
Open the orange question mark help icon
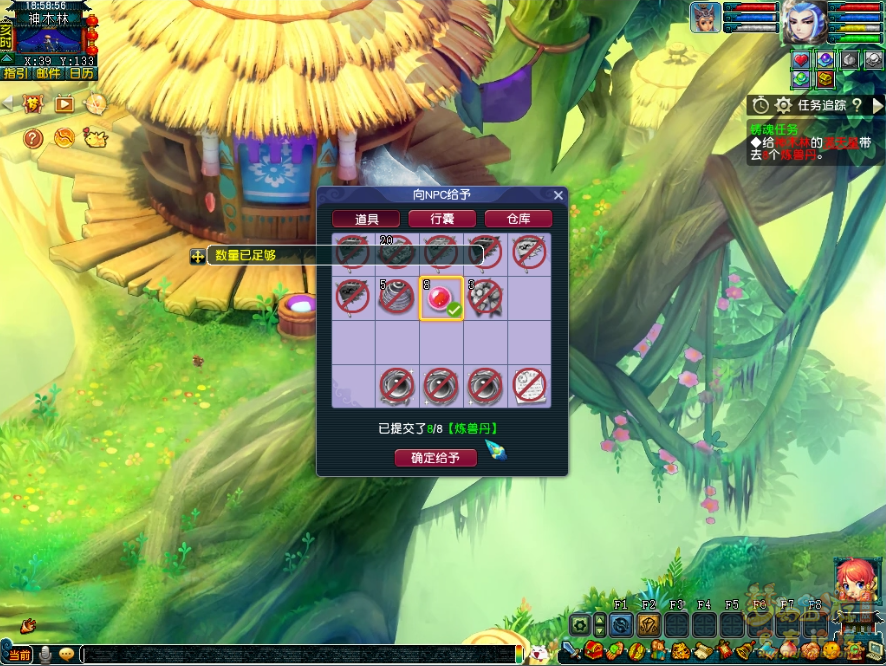(33, 138)
